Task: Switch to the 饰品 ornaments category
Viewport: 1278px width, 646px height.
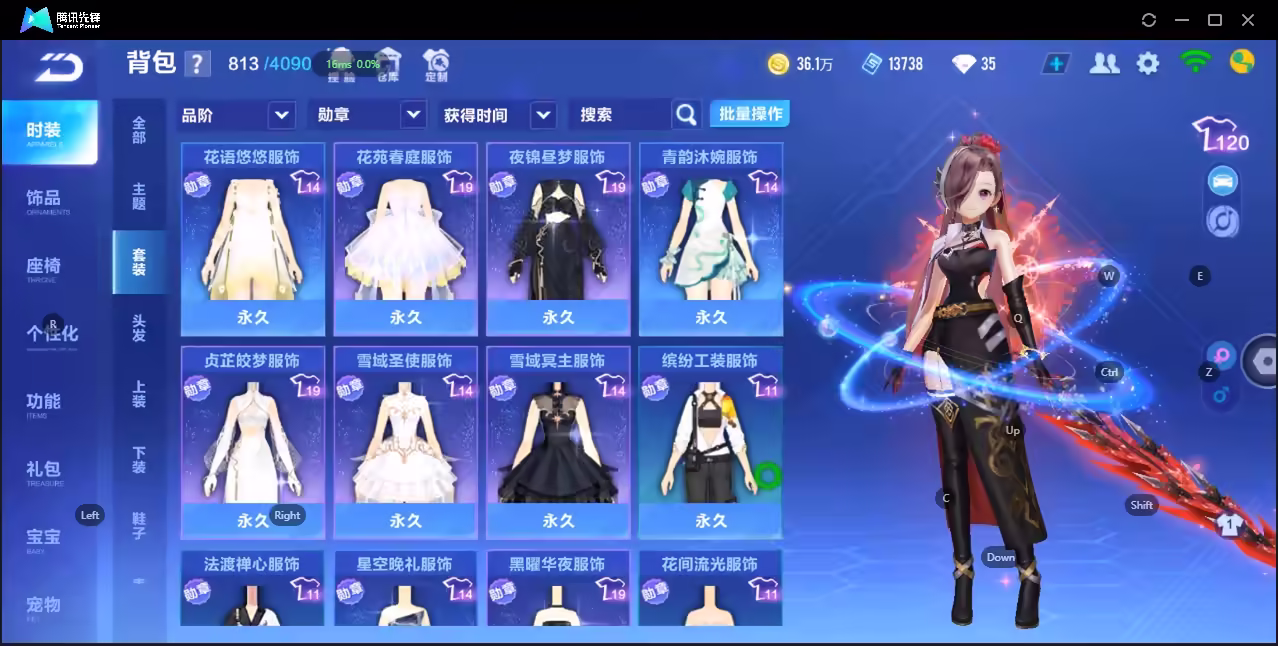Action: 44,200
